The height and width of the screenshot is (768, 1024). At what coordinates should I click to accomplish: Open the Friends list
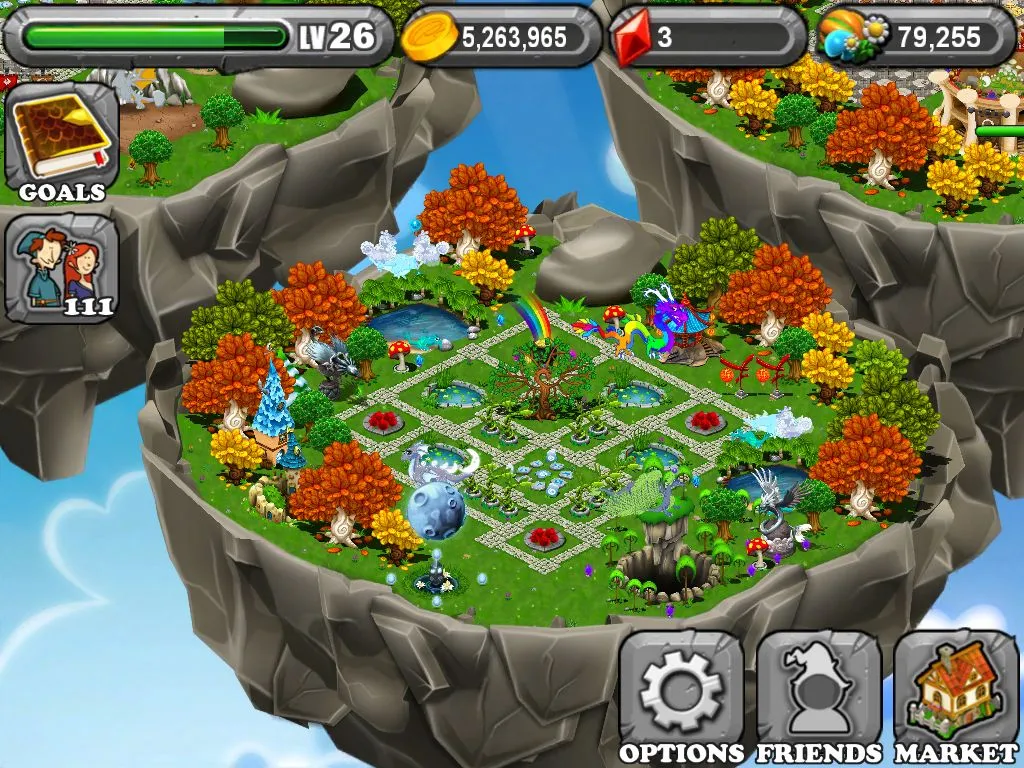click(x=819, y=697)
